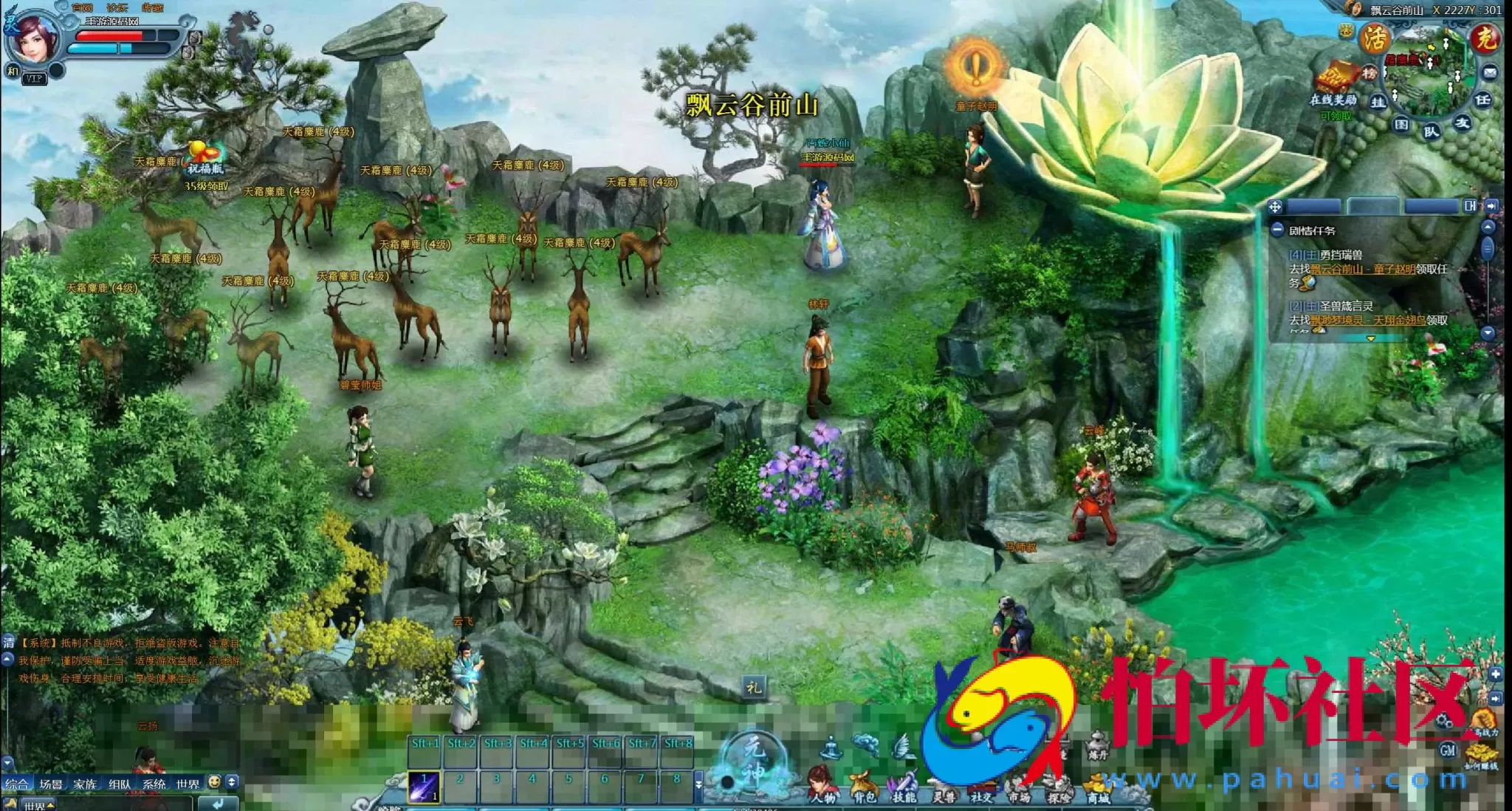The width and height of the screenshot is (1512, 811).
Task: Collapse the 剧情任务 quest section
Action: pos(1277,230)
